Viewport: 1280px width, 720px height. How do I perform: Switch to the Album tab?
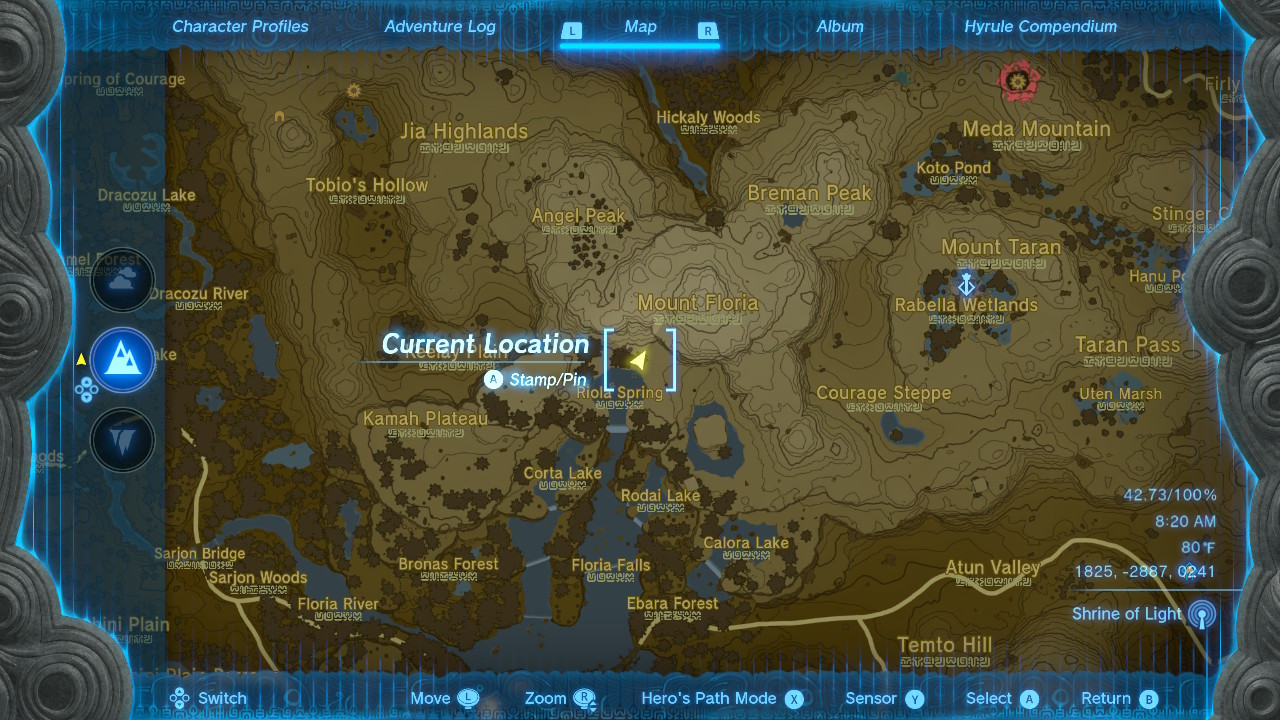(840, 27)
